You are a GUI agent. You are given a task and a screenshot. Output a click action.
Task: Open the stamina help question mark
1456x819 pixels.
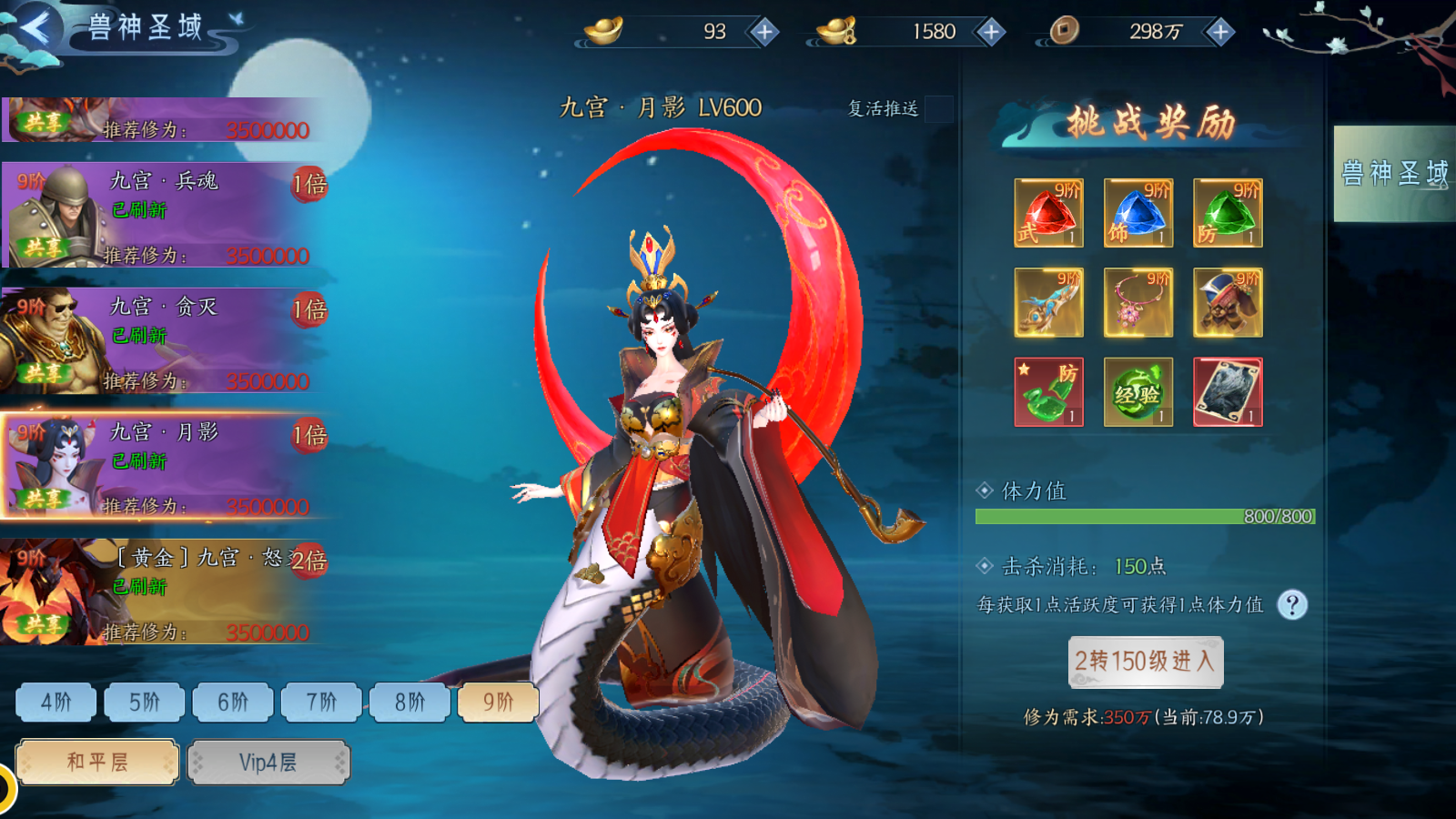coord(1292,605)
